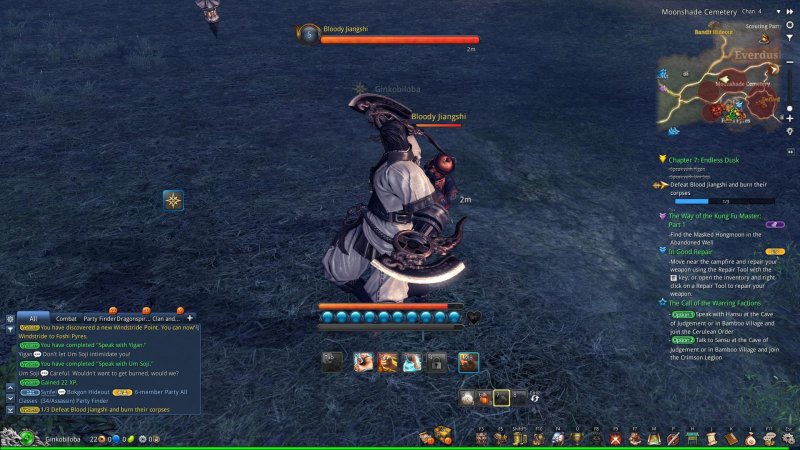This screenshot has height=450, width=800.
Task: Activate the fist punch skill icon
Action: pyautogui.click(x=363, y=362)
